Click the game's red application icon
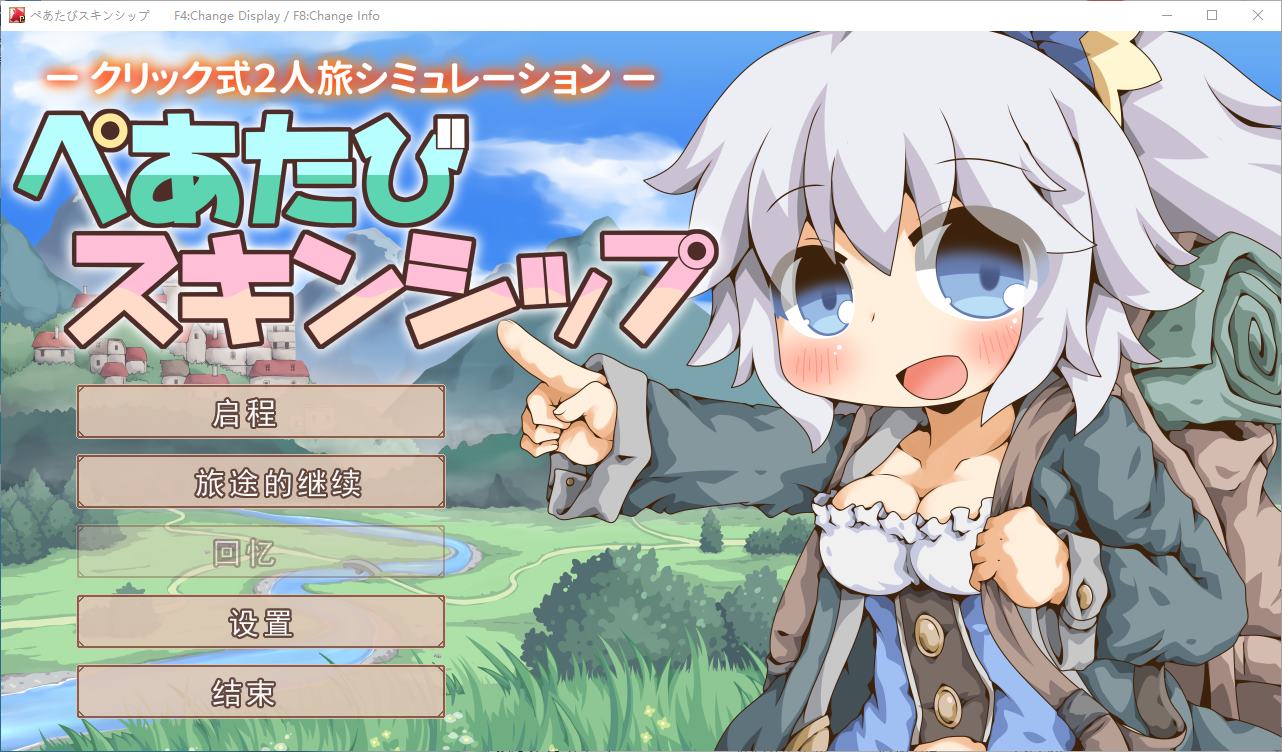The image size is (1282, 752). tap(16, 15)
